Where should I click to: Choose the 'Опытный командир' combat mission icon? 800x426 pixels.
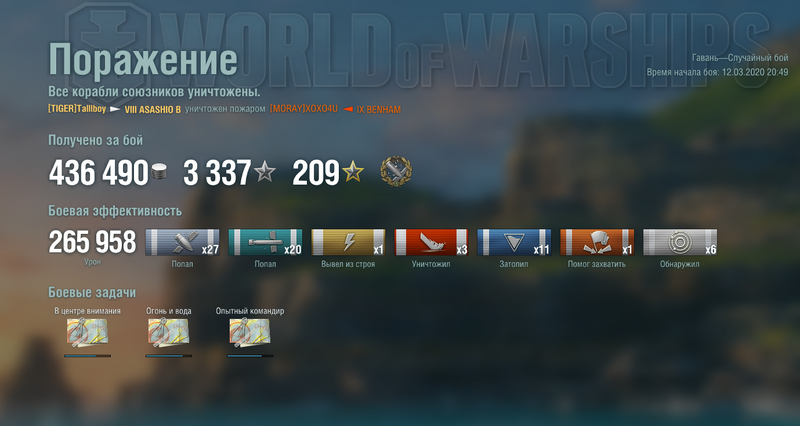(249, 334)
